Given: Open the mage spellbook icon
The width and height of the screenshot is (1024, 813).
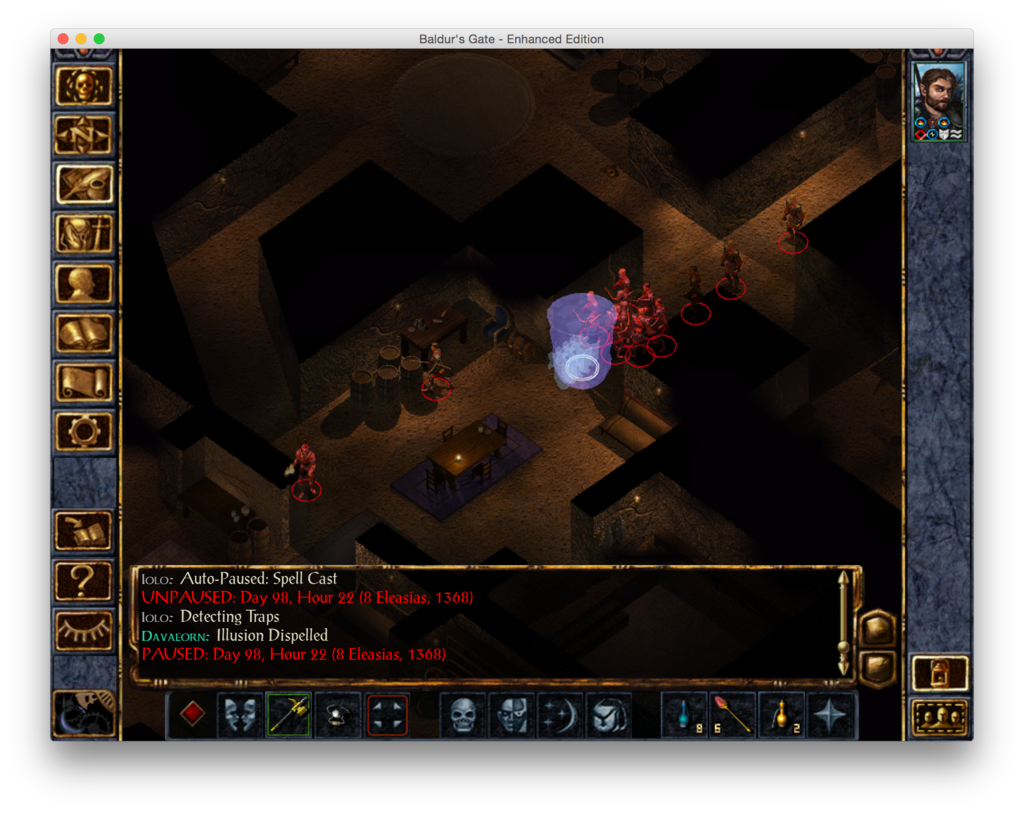Looking at the screenshot, I should [x=85, y=333].
